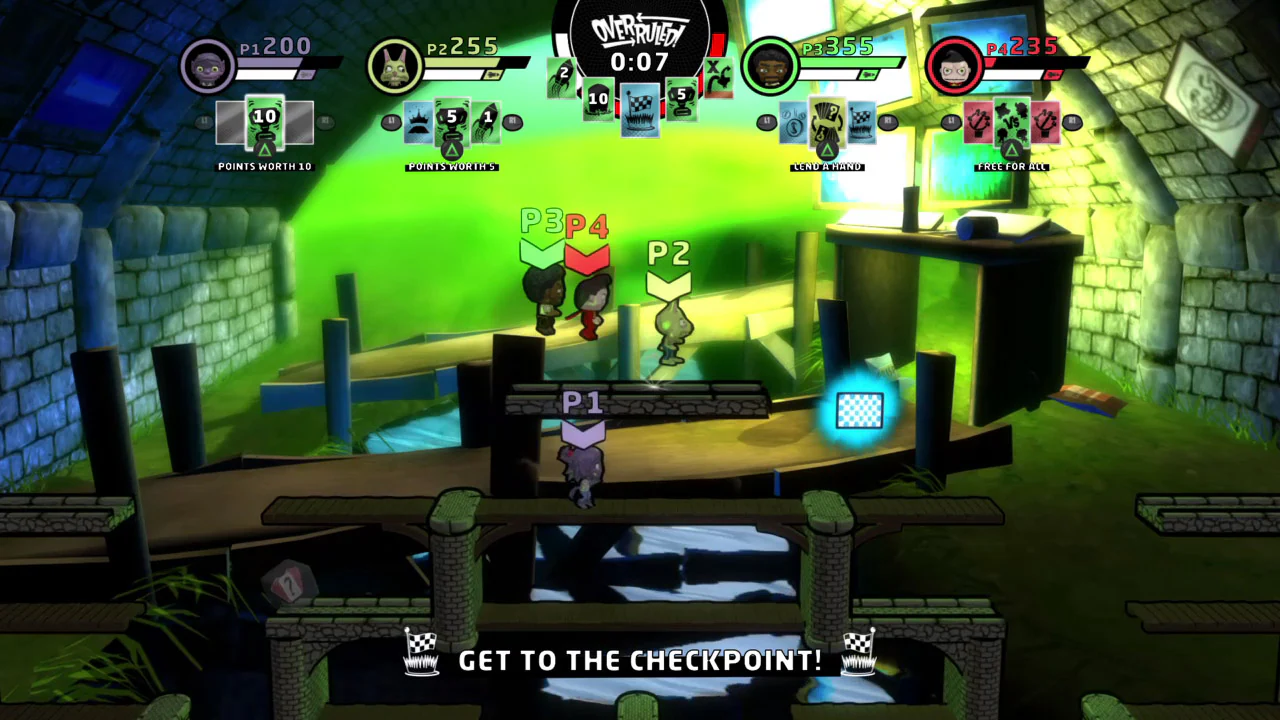Screen dimensions: 1280x720
Task: Click Player 2's rabbit avatar portrait
Action: (x=394, y=66)
